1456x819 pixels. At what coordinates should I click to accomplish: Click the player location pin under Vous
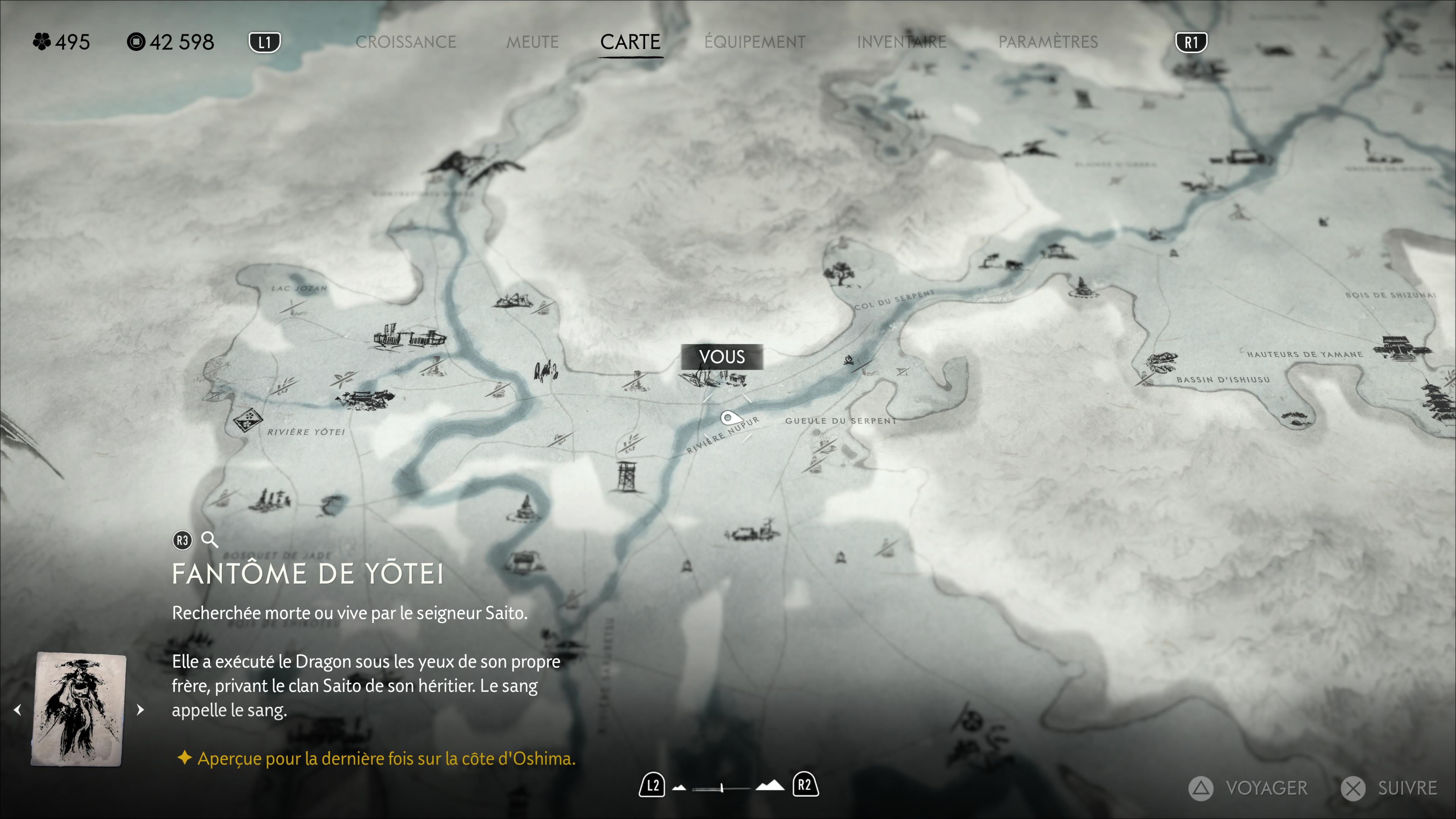point(728,419)
